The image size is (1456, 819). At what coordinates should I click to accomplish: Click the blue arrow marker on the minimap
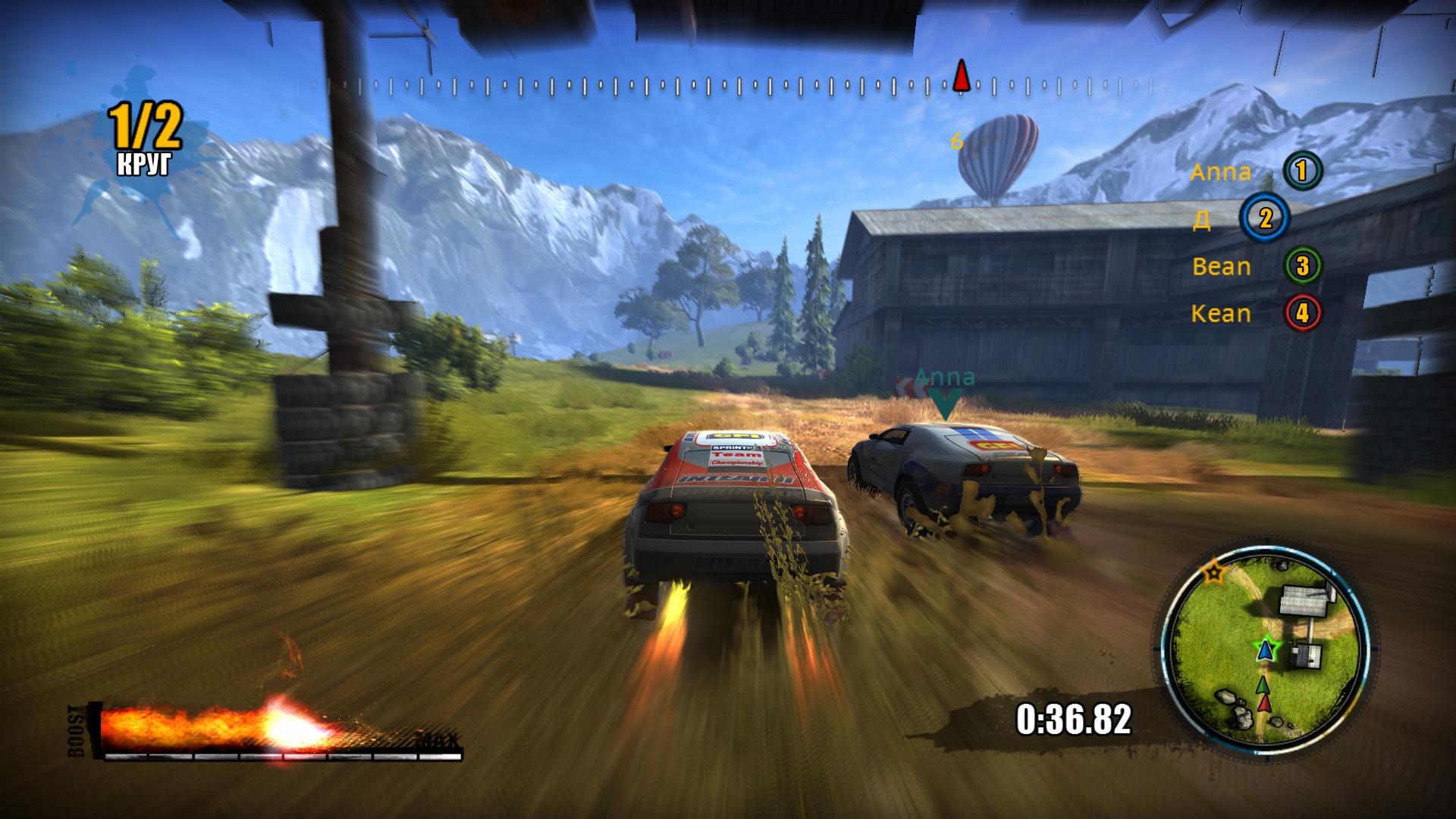pos(1264,650)
